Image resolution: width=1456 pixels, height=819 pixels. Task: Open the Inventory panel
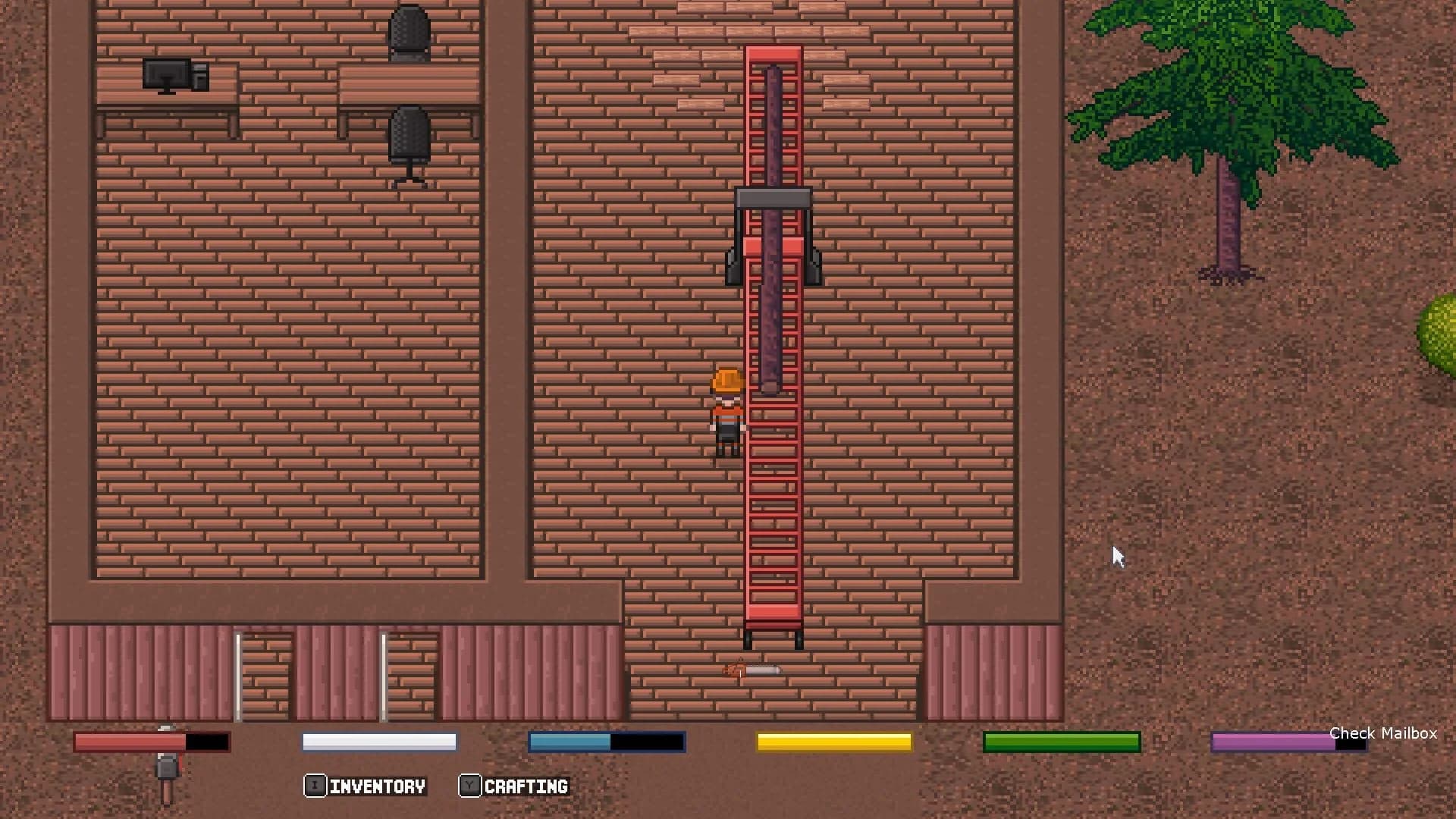tap(377, 786)
